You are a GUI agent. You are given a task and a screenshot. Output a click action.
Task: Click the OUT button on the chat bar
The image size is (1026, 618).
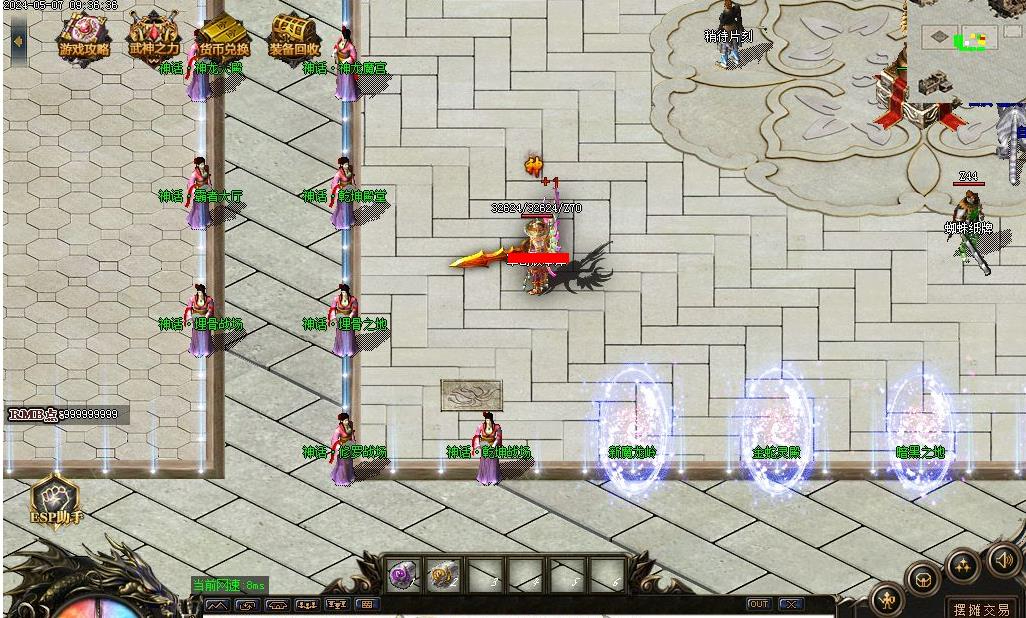pyautogui.click(x=759, y=604)
